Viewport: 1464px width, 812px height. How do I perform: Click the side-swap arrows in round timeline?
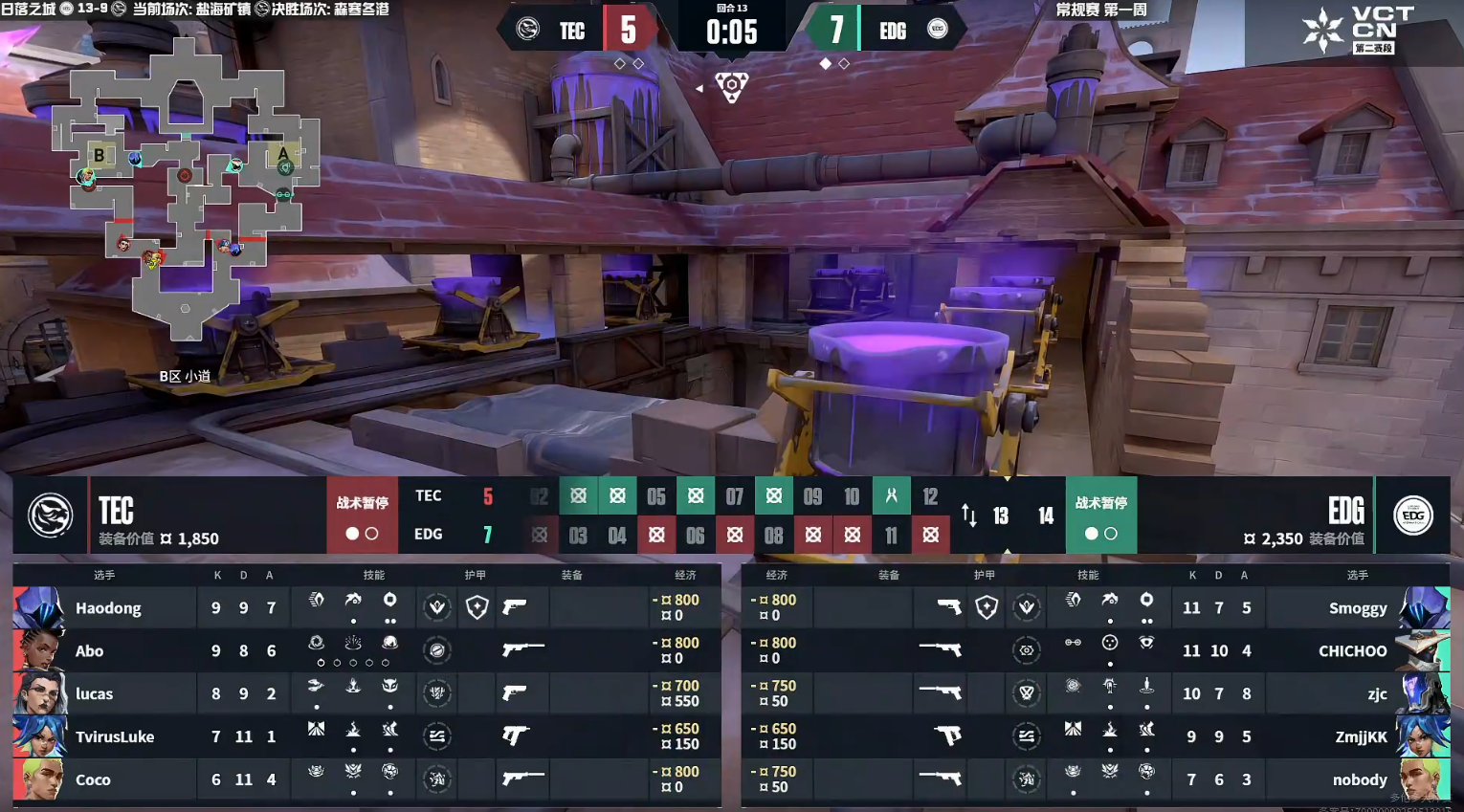[969, 516]
